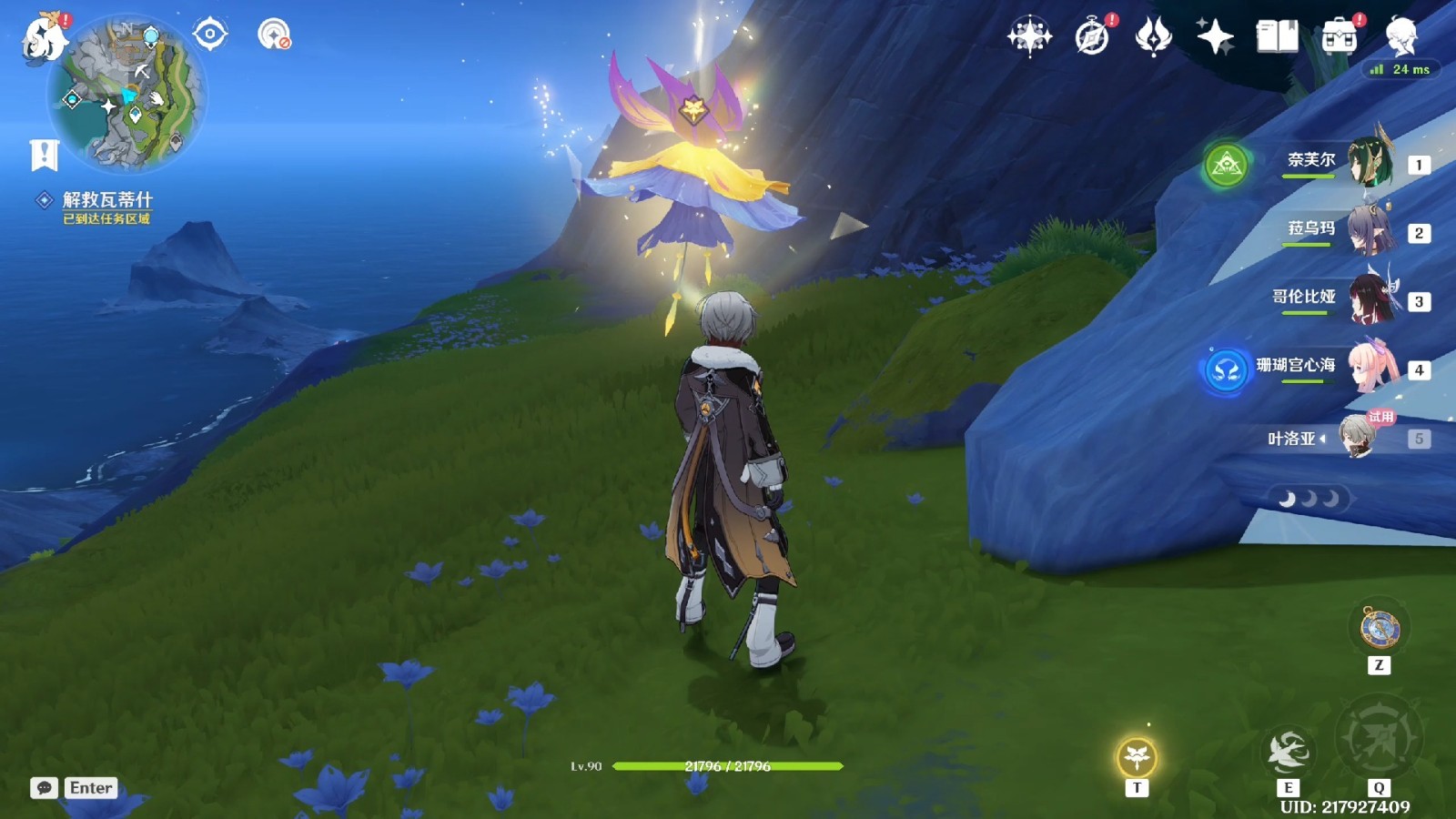Open the compass events icon

pos(1092,37)
